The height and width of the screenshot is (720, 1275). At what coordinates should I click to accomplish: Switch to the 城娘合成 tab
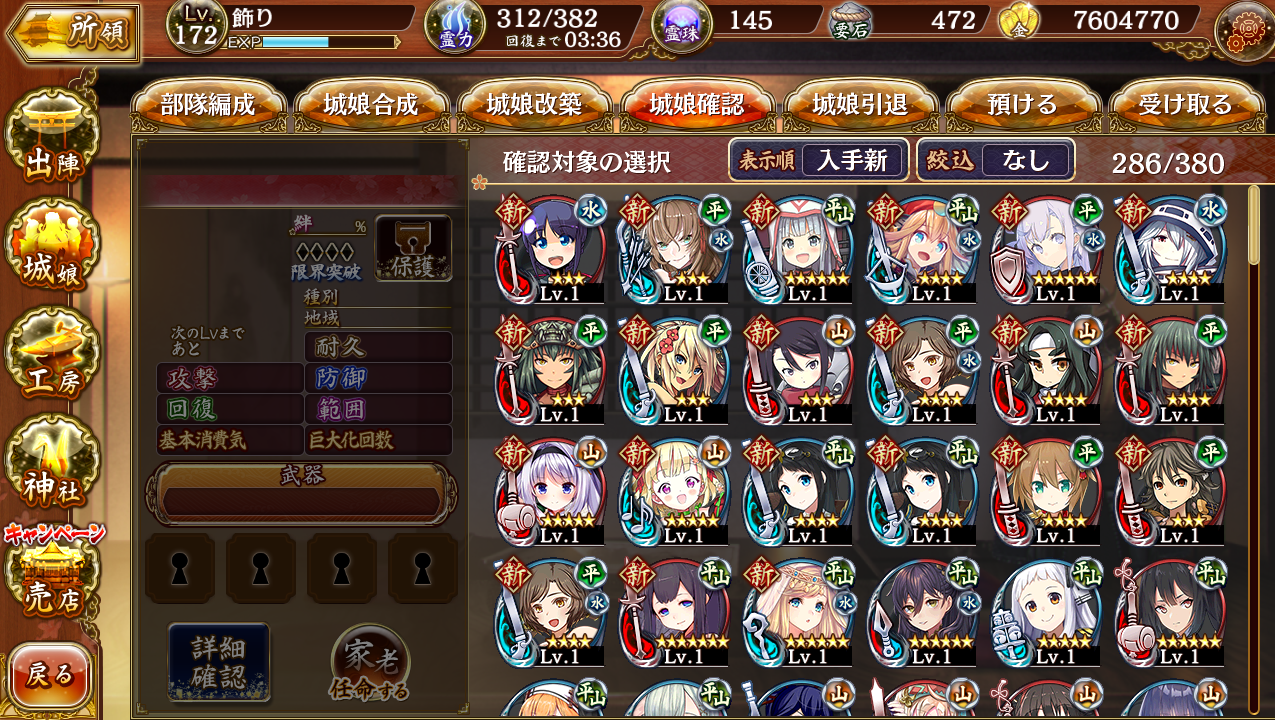pos(371,105)
